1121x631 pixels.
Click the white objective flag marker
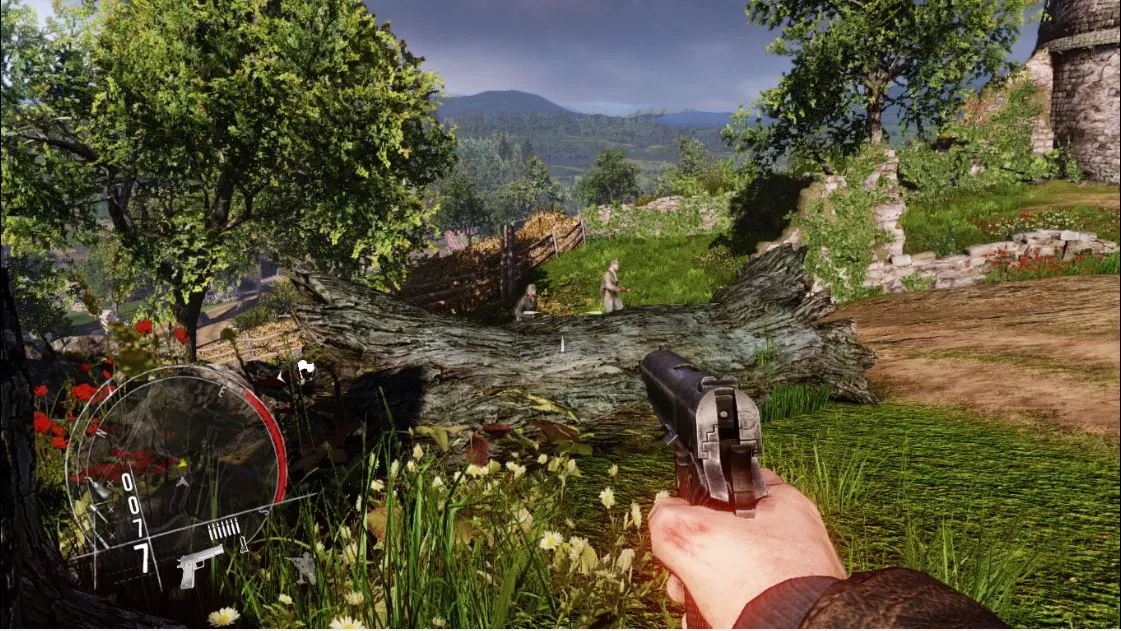[305, 368]
